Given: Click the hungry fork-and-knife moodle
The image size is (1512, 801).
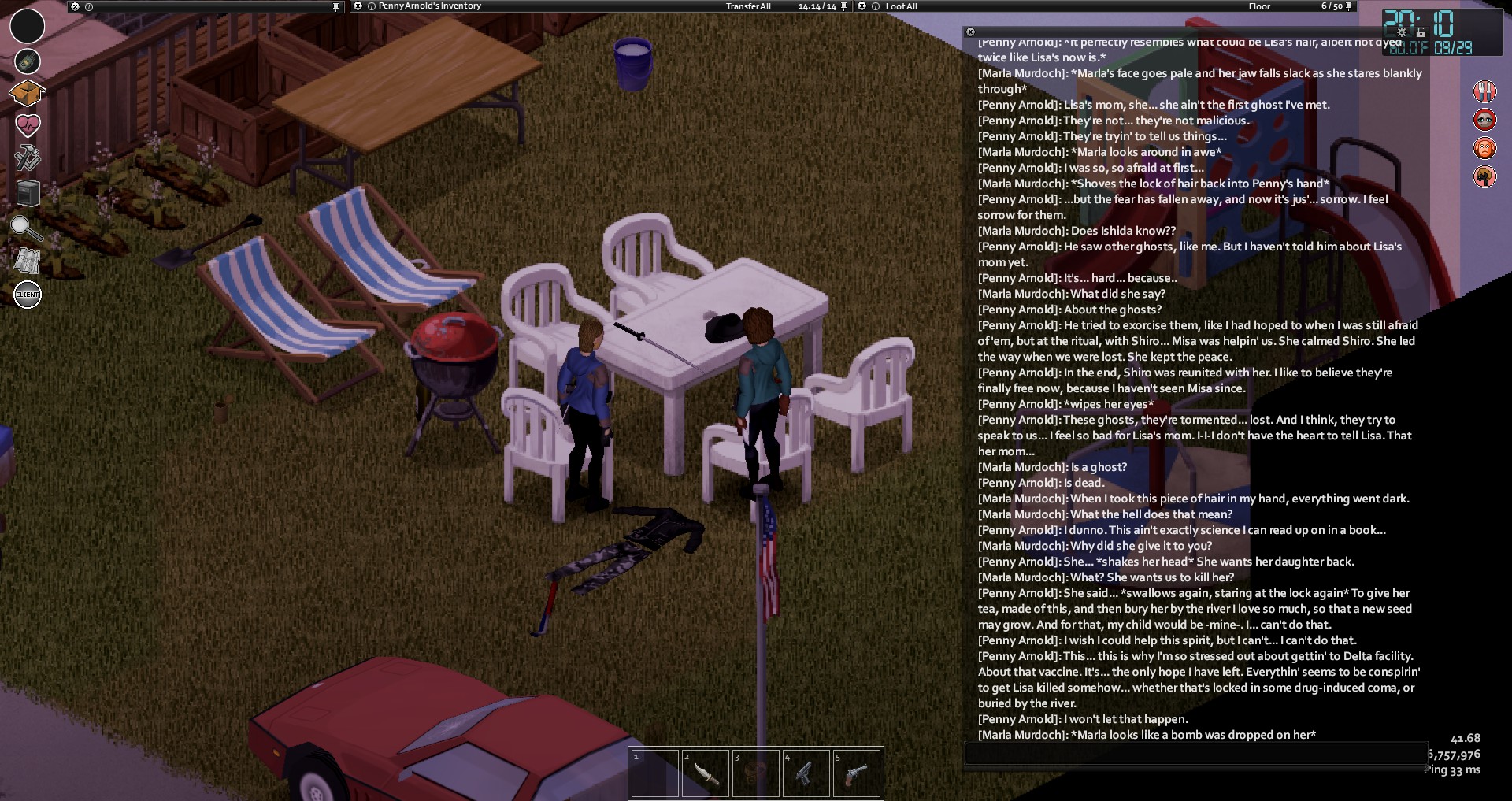Looking at the screenshot, I should pyautogui.click(x=1484, y=91).
